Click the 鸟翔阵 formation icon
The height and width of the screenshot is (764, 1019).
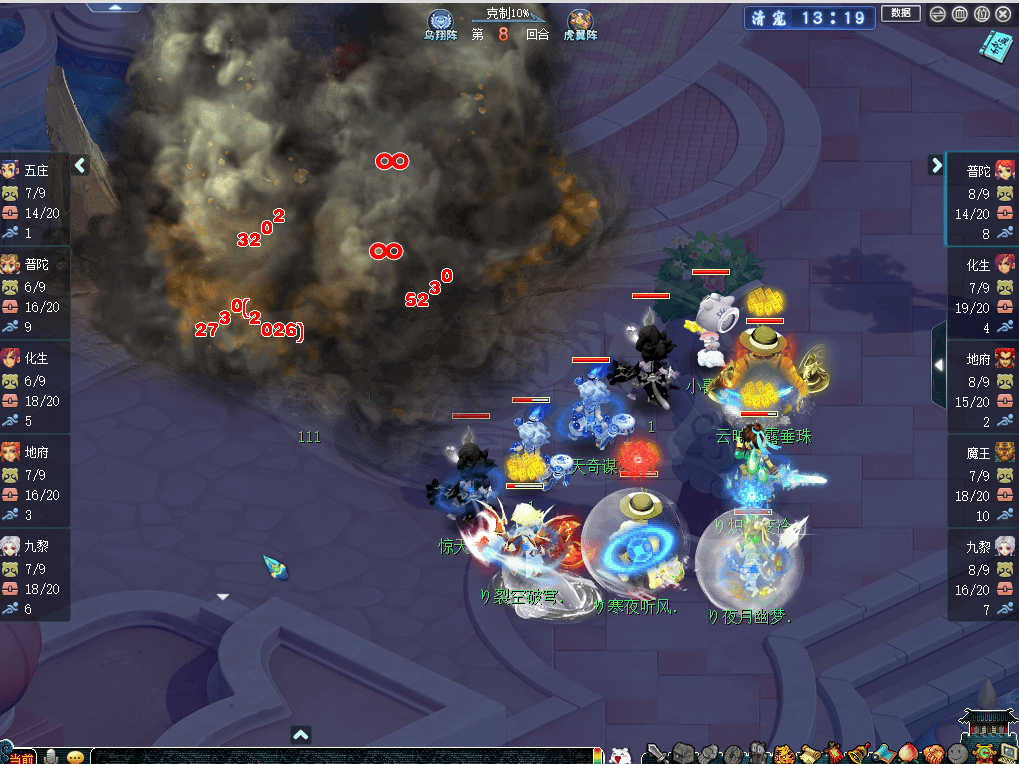(x=439, y=22)
